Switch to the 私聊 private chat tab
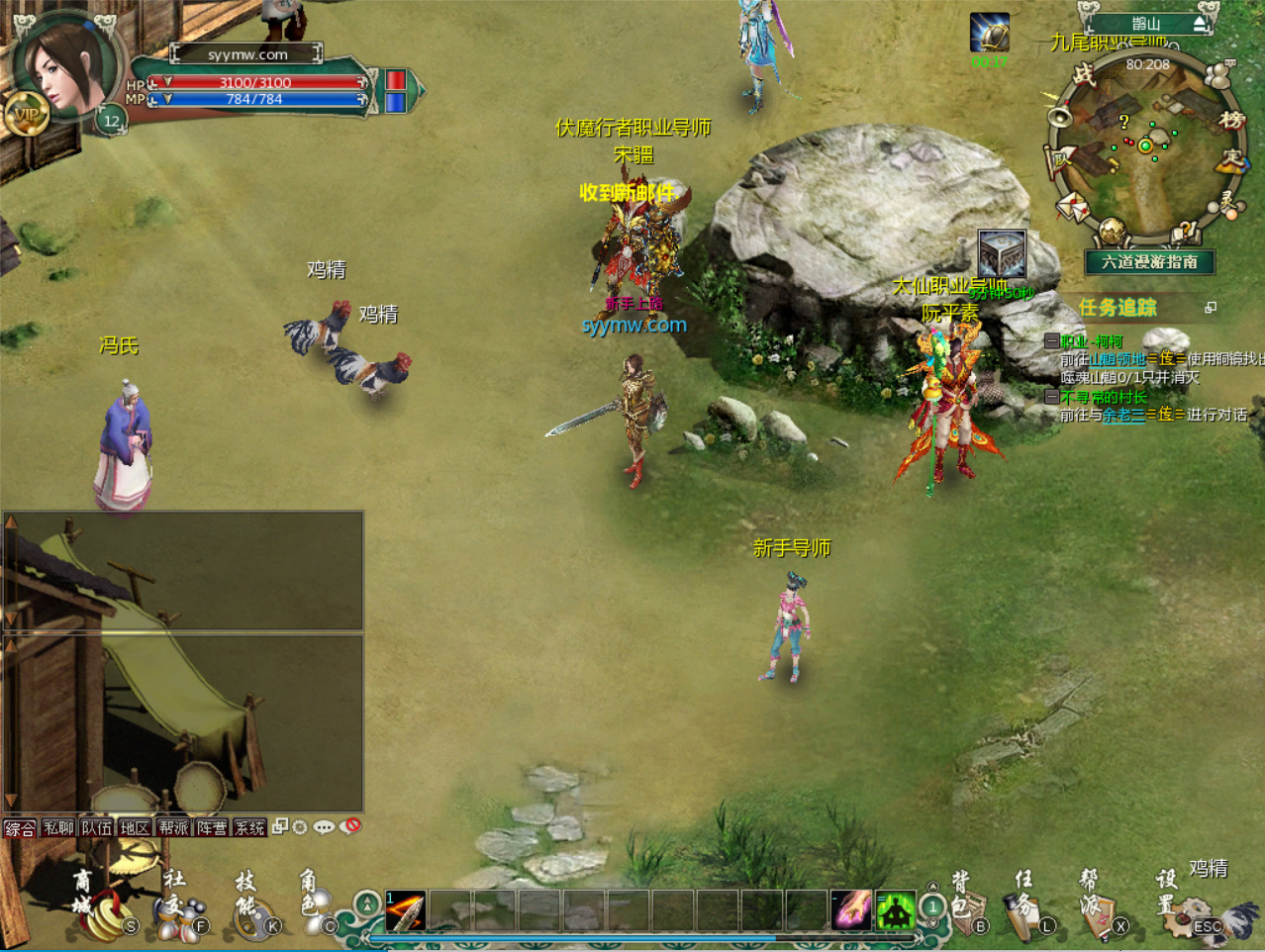 58,828
